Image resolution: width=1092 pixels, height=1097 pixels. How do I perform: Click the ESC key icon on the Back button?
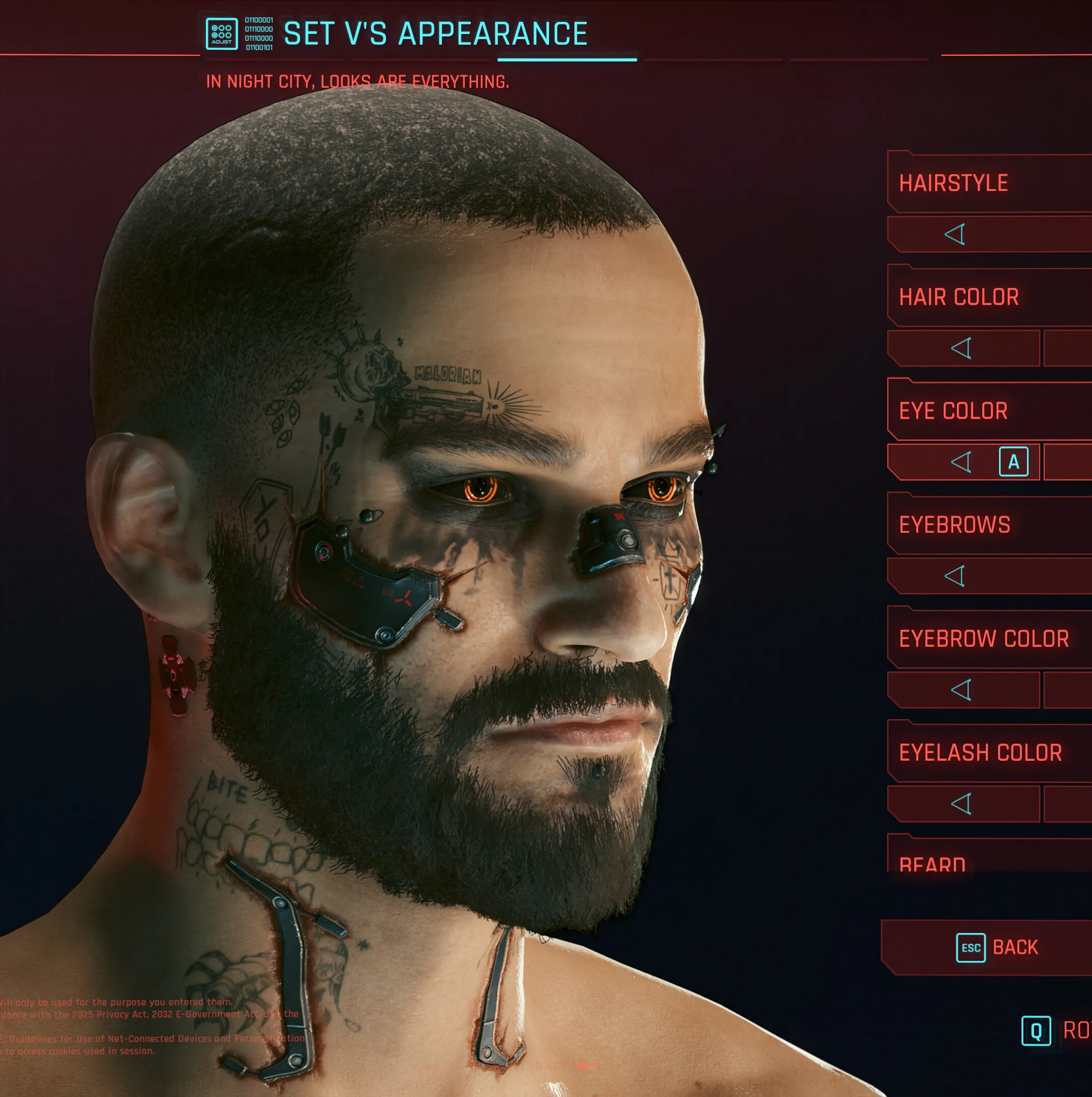[972, 947]
